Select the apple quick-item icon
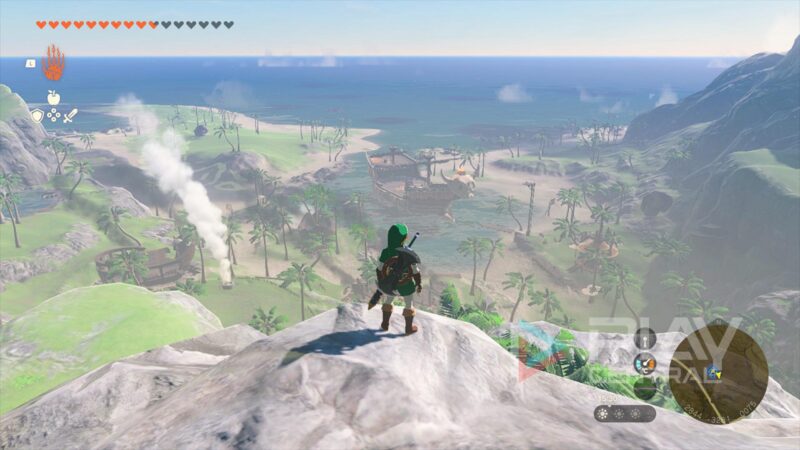 point(53,97)
